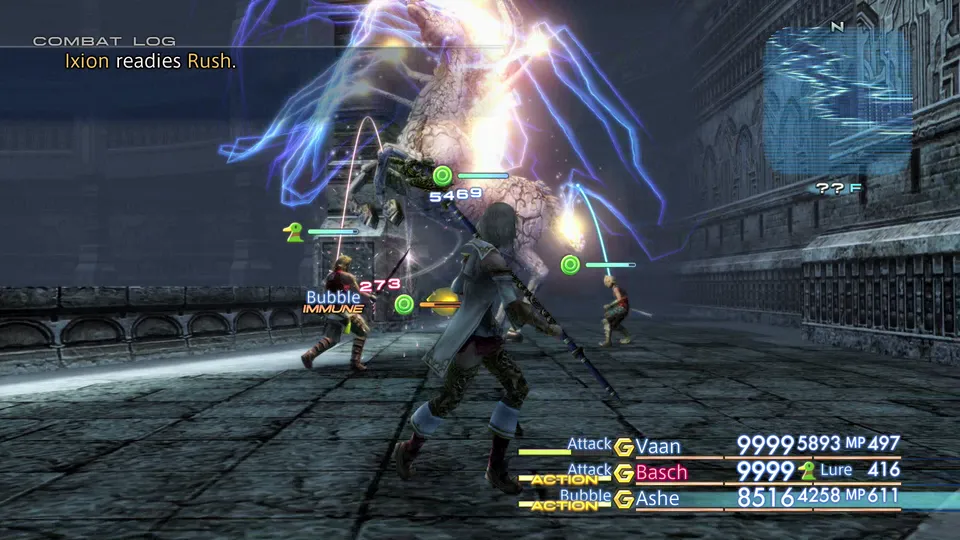This screenshot has width=960, height=540.
Task: Open the minimap
Action: [x=838, y=102]
